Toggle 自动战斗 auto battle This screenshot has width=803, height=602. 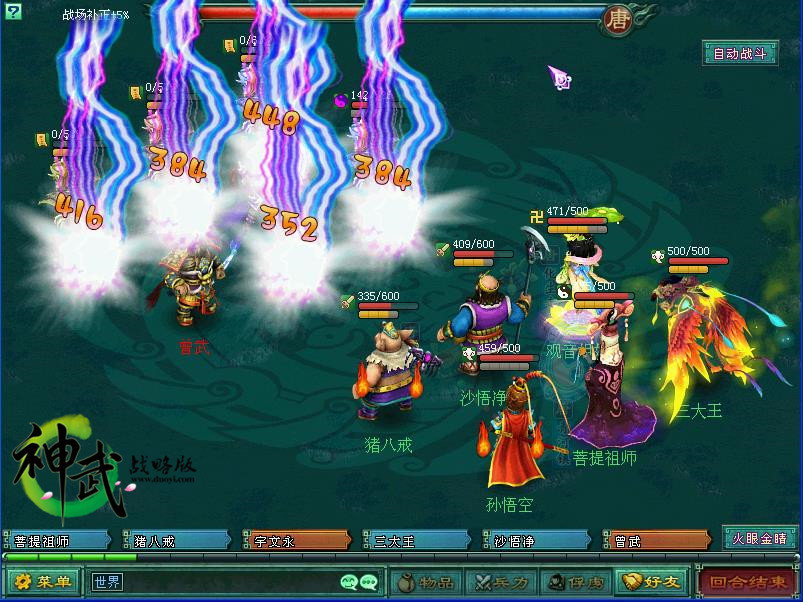pyautogui.click(x=740, y=54)
